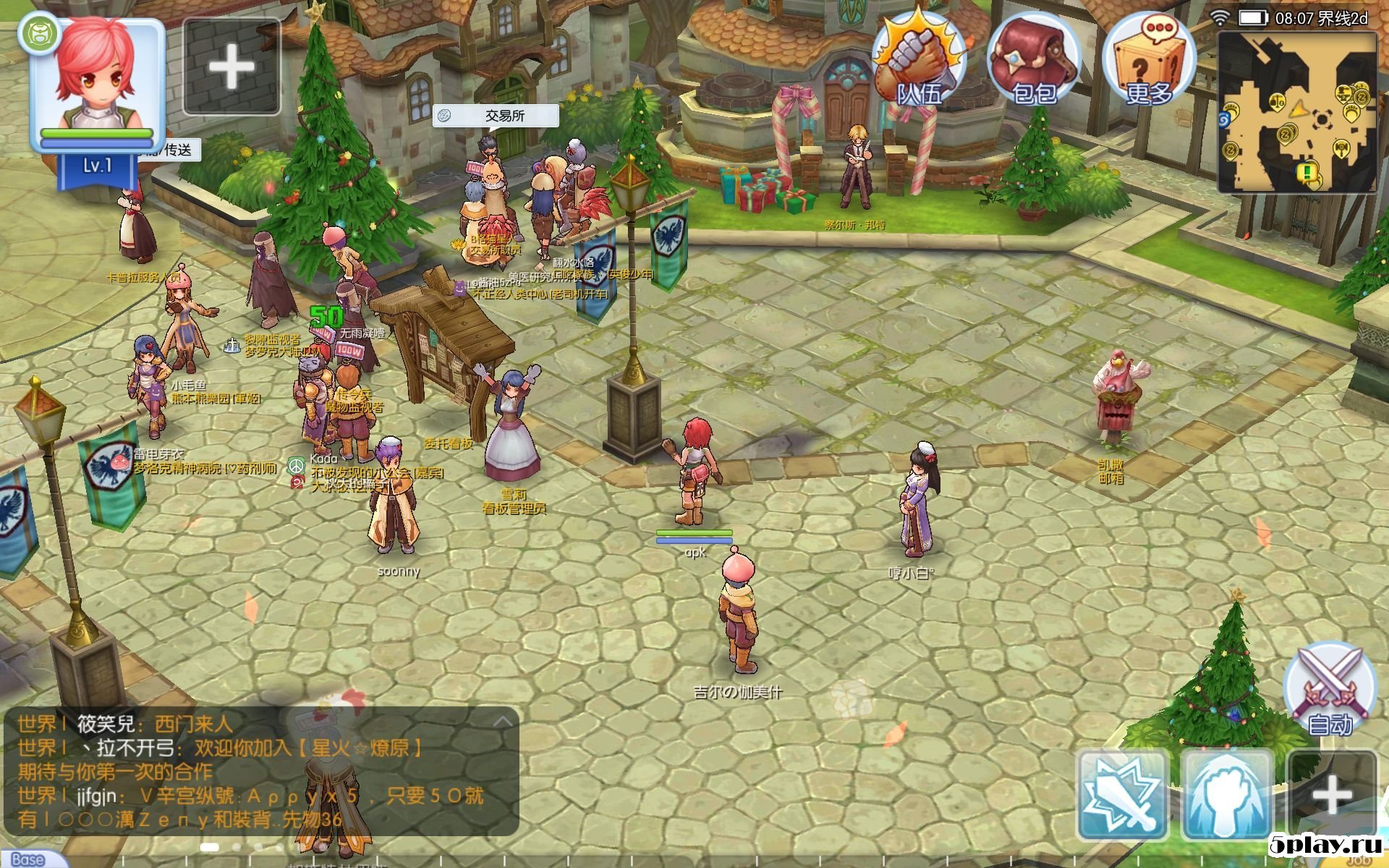Viewport: 1389px width, 868px height.
Task: Click the red-haired character portrait
Action: point(97,80)
